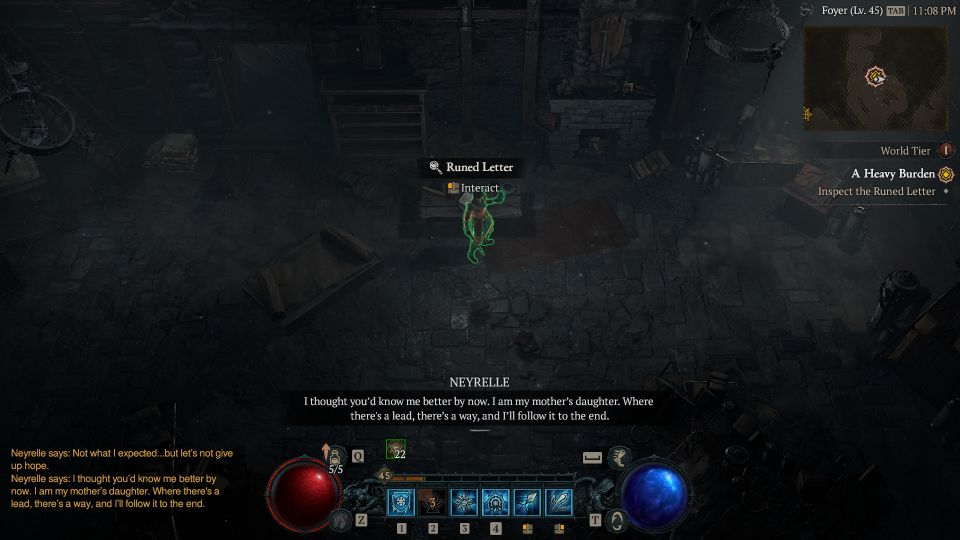Open the minimap in the corner

[876, 78]
